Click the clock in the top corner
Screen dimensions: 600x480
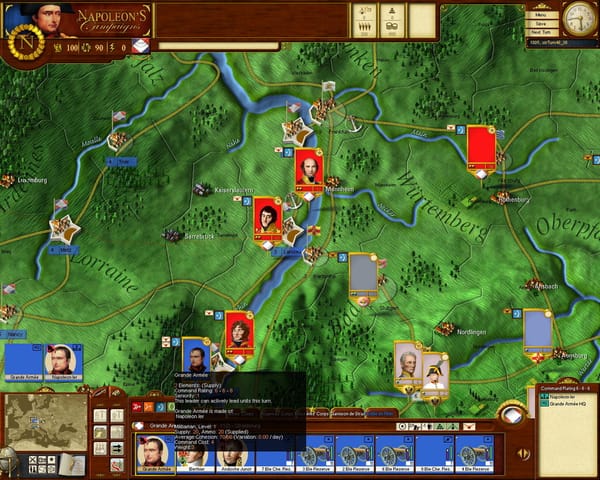point(579,19)
